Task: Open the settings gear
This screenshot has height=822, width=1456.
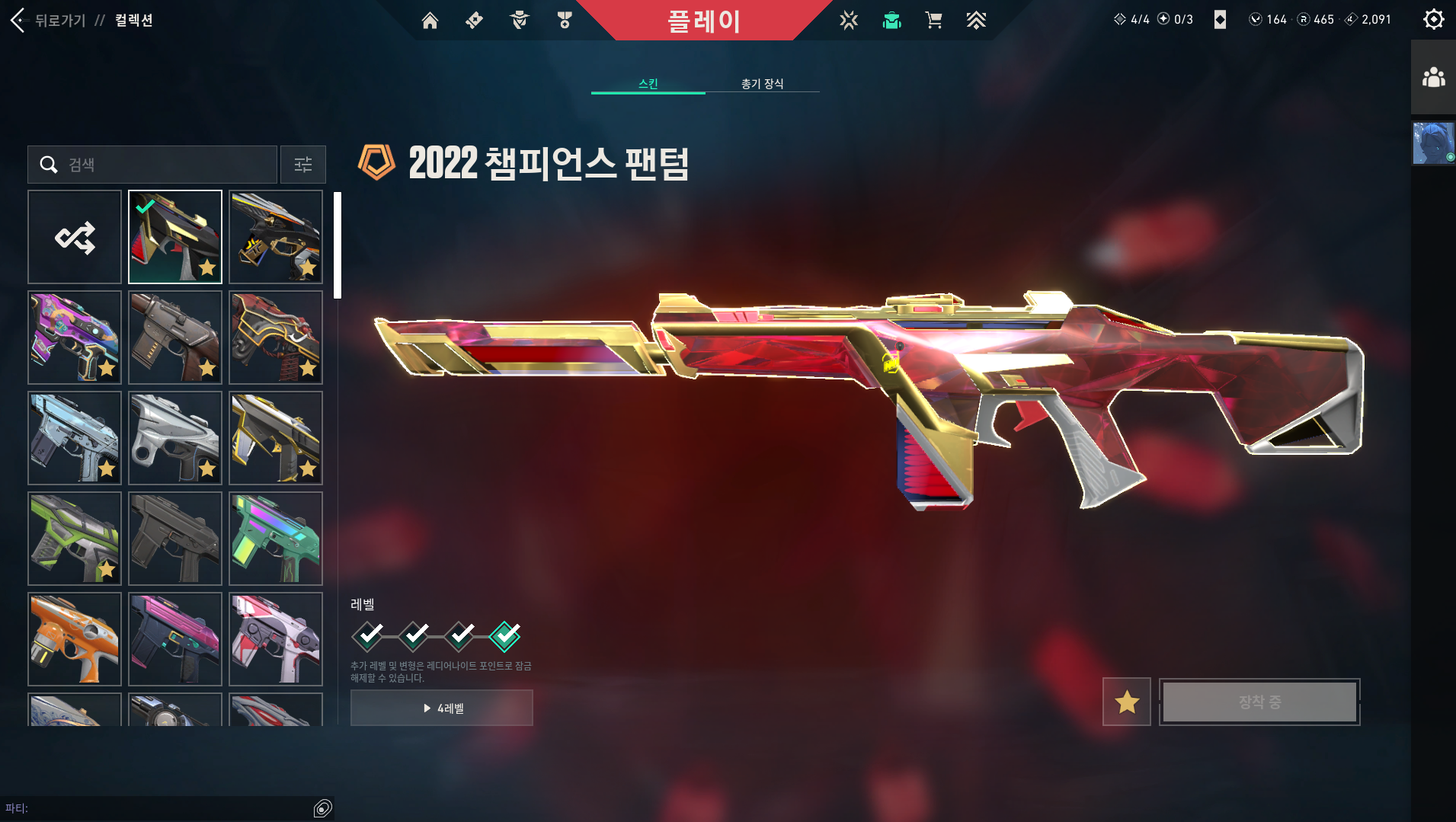Action: coord(1434,19)
